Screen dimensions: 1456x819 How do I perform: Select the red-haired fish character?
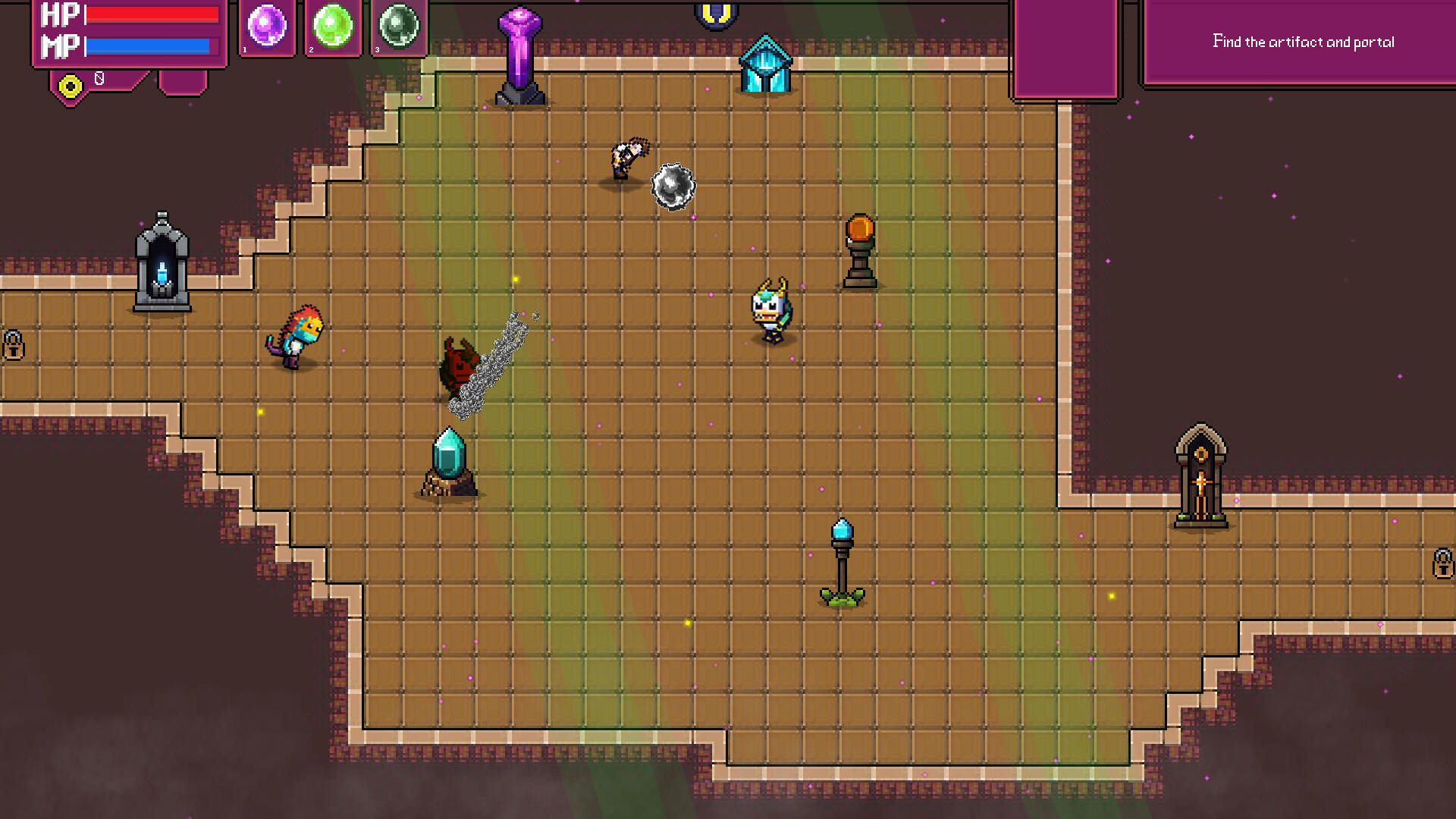point(297,334)
